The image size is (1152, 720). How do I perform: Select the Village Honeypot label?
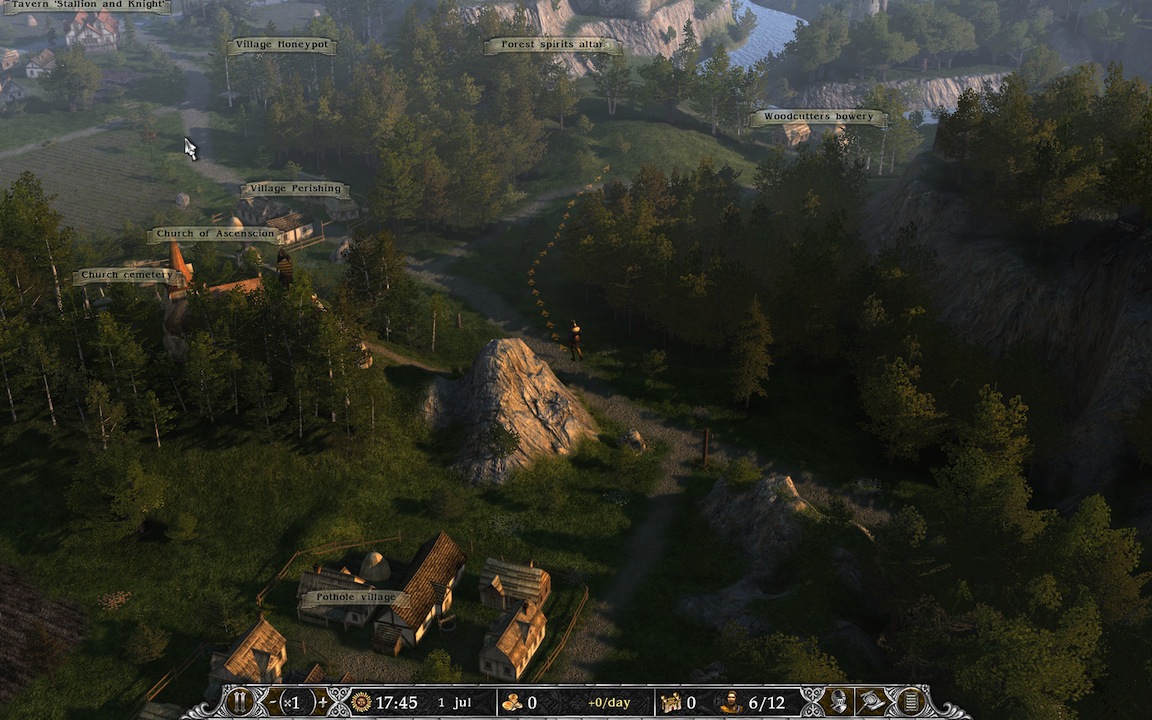pyautogui.click(x=281, y=45)
